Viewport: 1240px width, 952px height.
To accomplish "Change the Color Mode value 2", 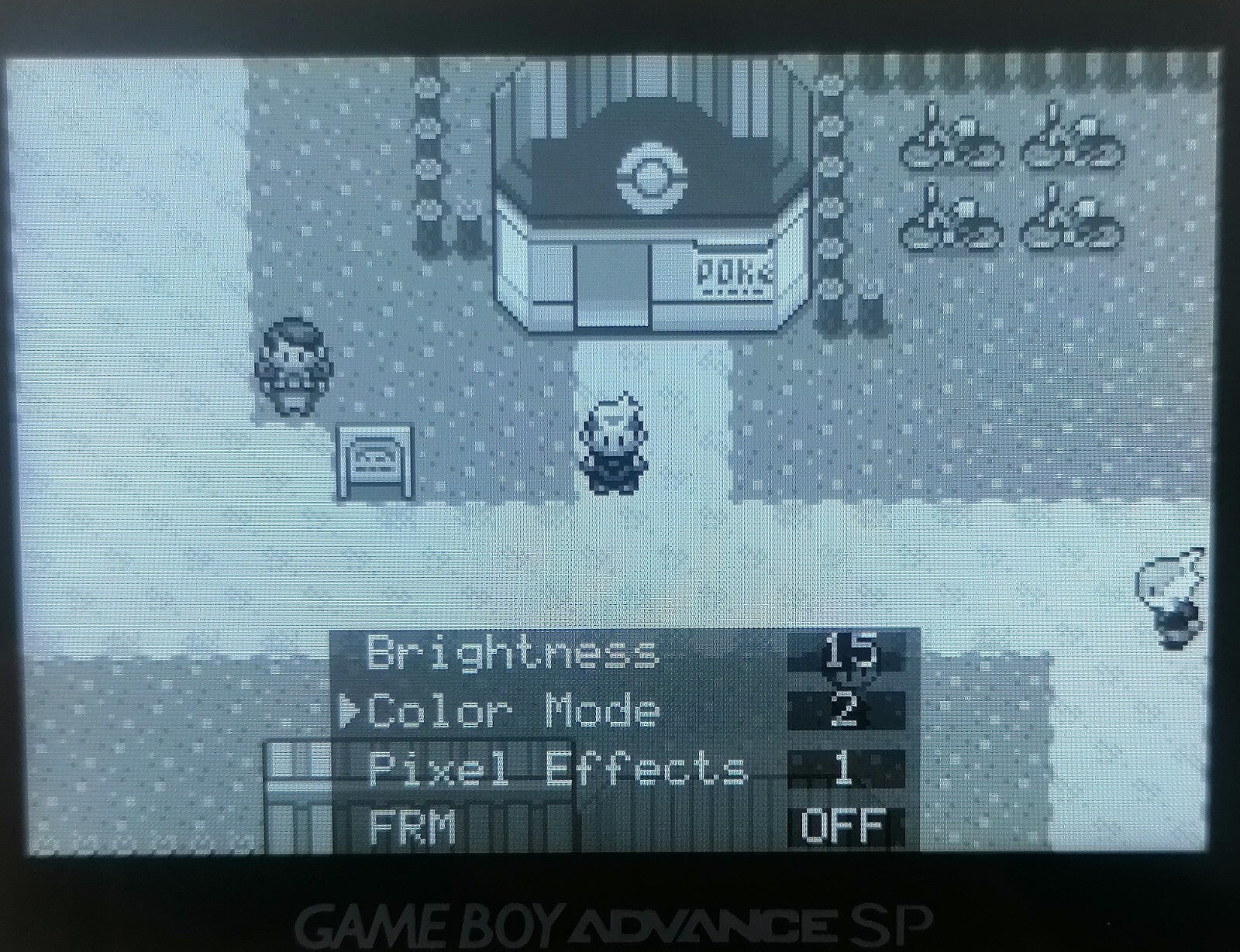I will pyautogui.click(x=846, y=710).
